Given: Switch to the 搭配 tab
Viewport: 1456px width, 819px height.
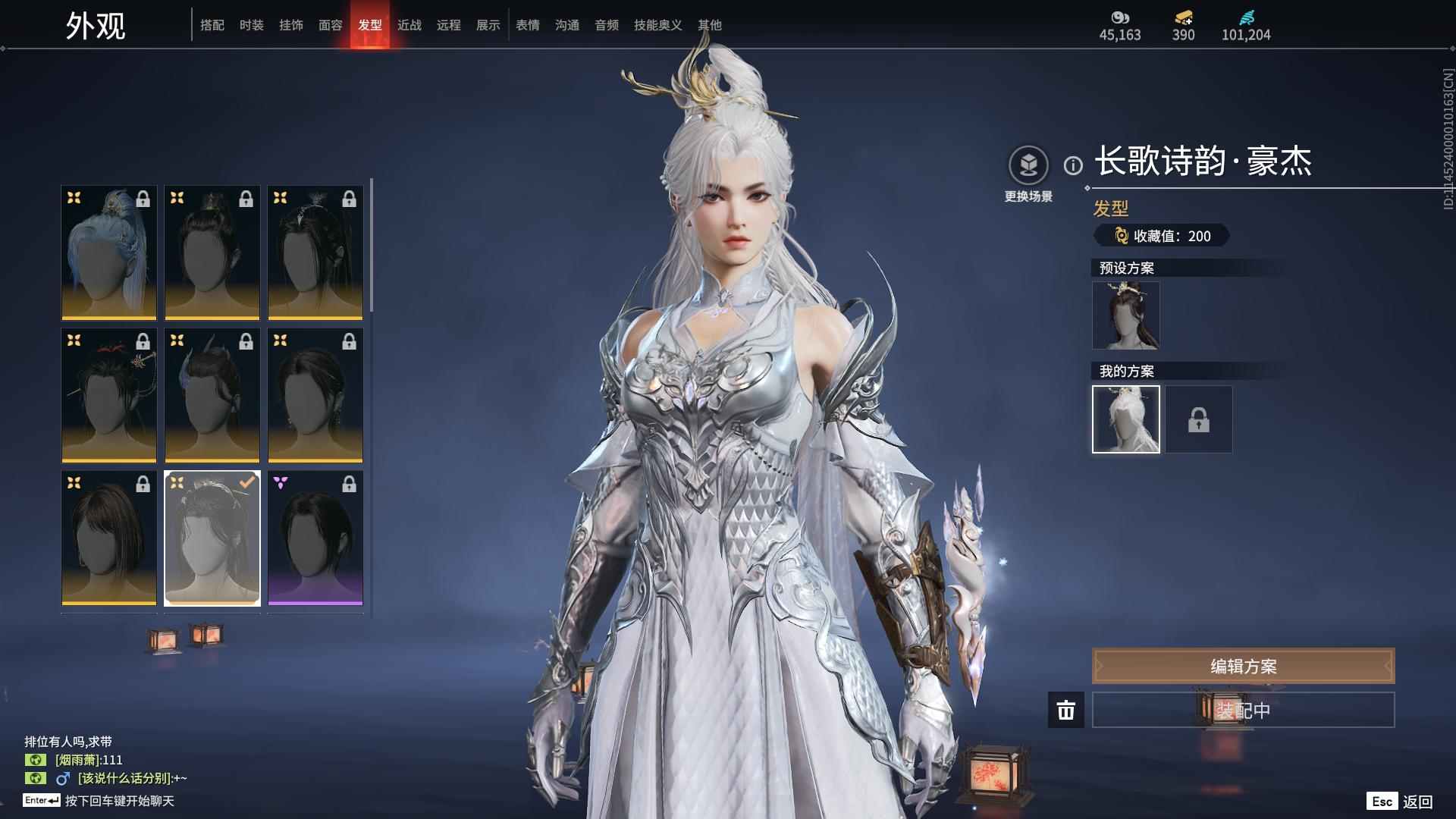Looking at the screenshot, I should 212,25.
